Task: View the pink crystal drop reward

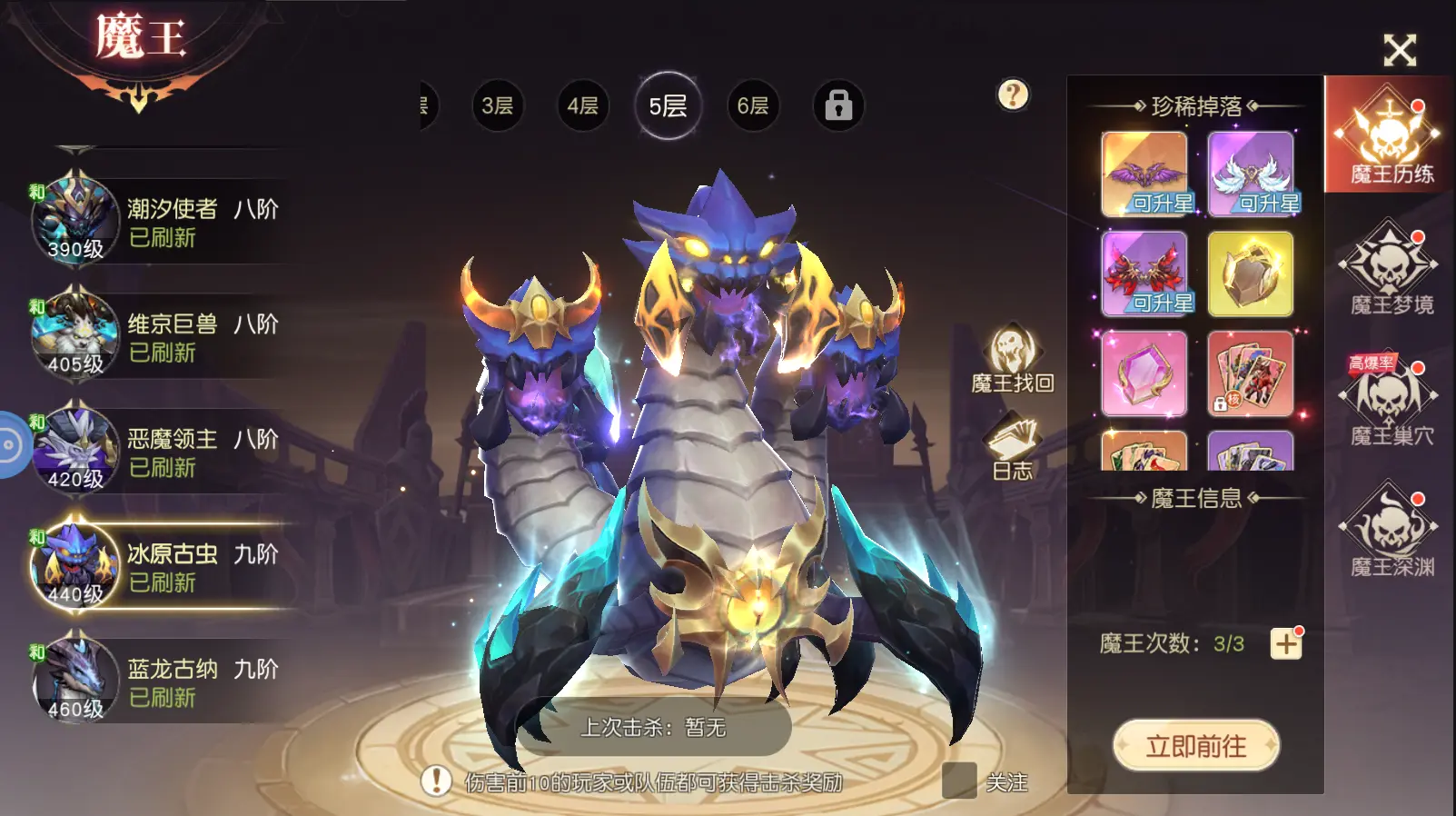Action: tap(1144, 373)
